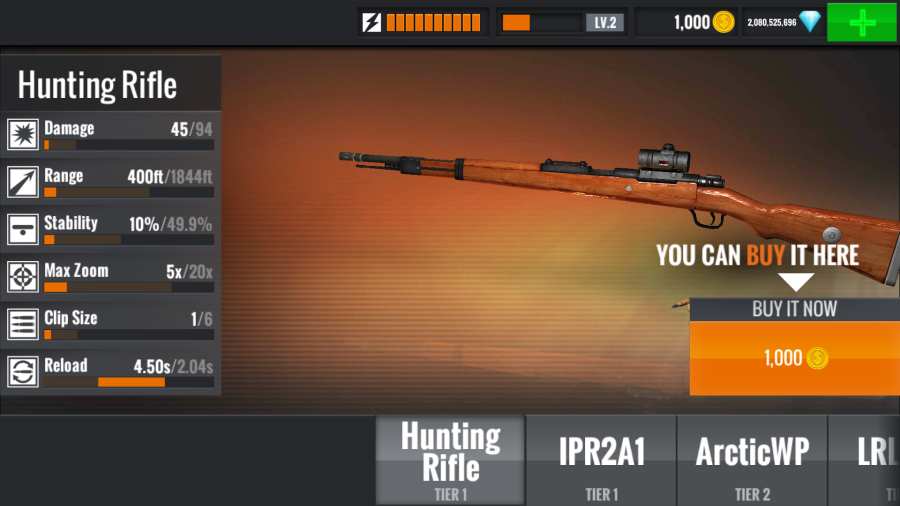The image size is (900, 506).
Task: Select the Range stat row
Action: 110,181
